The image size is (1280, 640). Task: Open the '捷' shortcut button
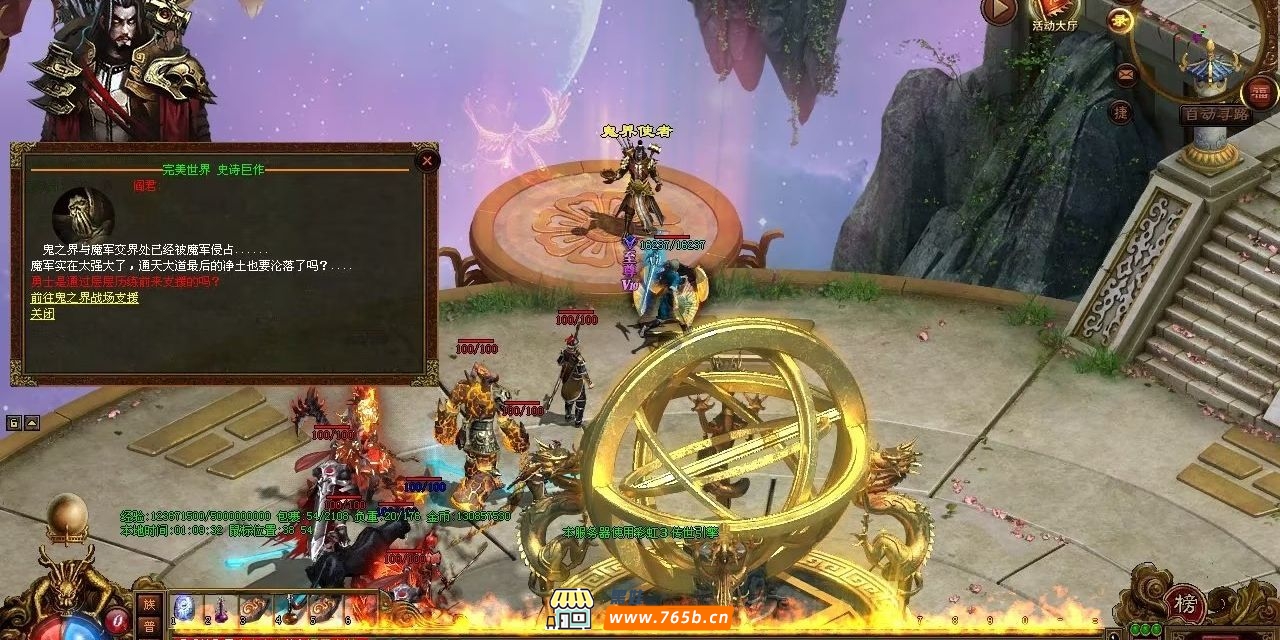click(1121, 112)
